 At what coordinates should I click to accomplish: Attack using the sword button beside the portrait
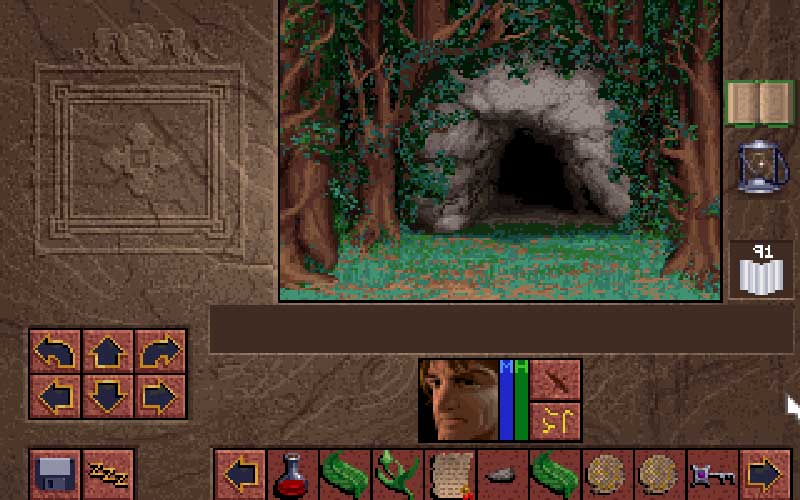point(555,379)
